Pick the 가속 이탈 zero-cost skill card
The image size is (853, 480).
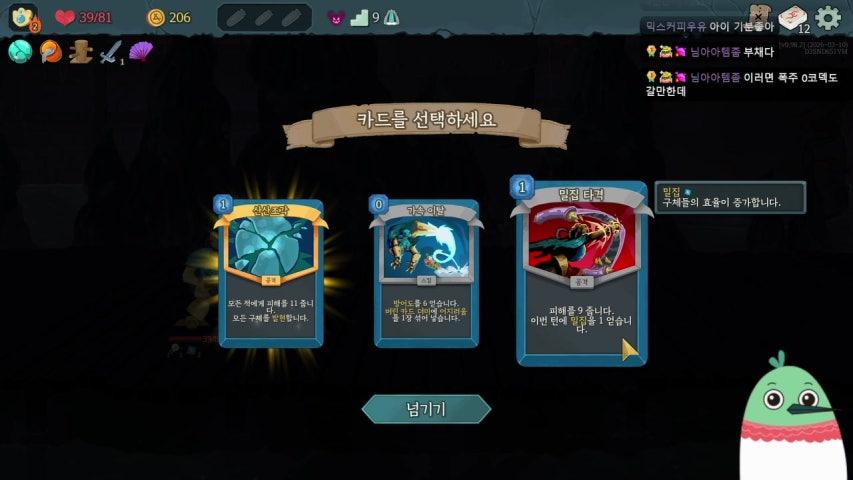coord(426,272)
